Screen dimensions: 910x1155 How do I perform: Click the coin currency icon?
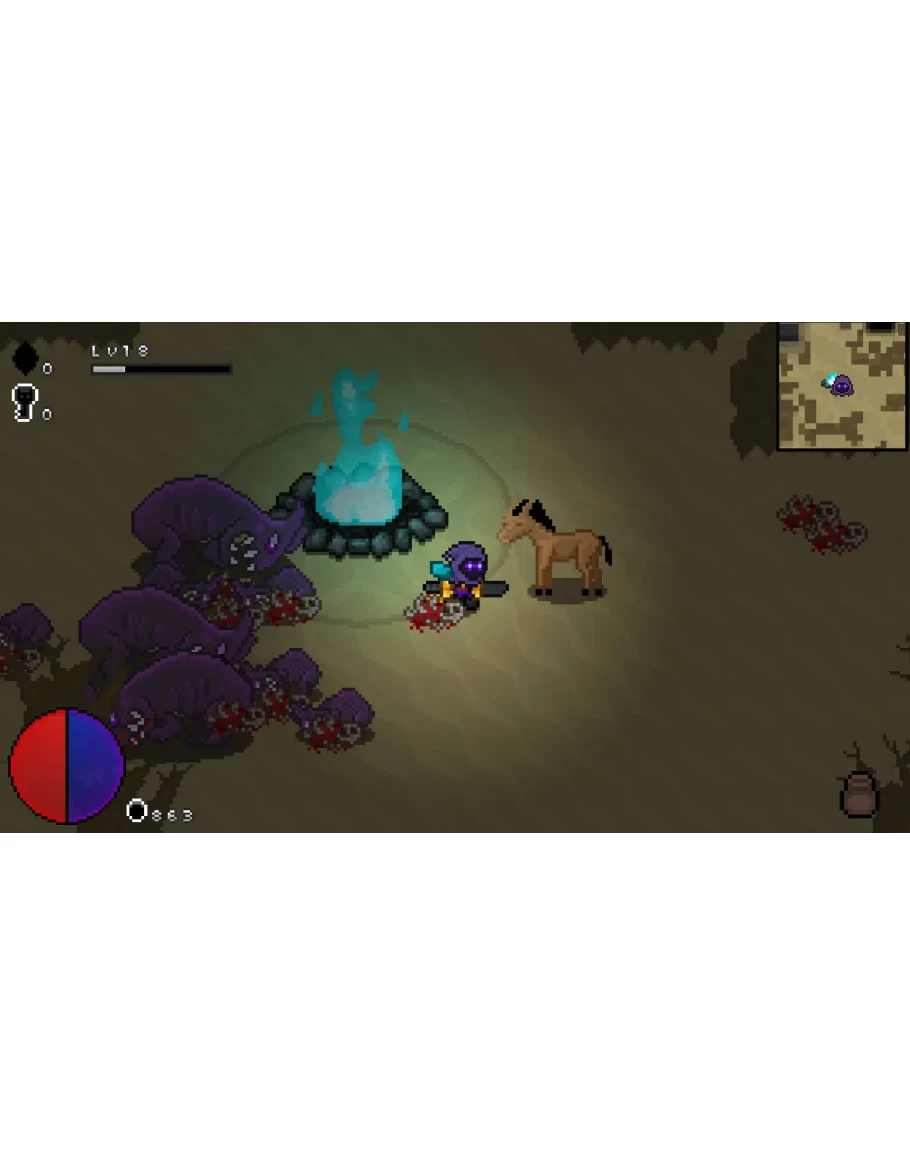(x=137, y=811)
